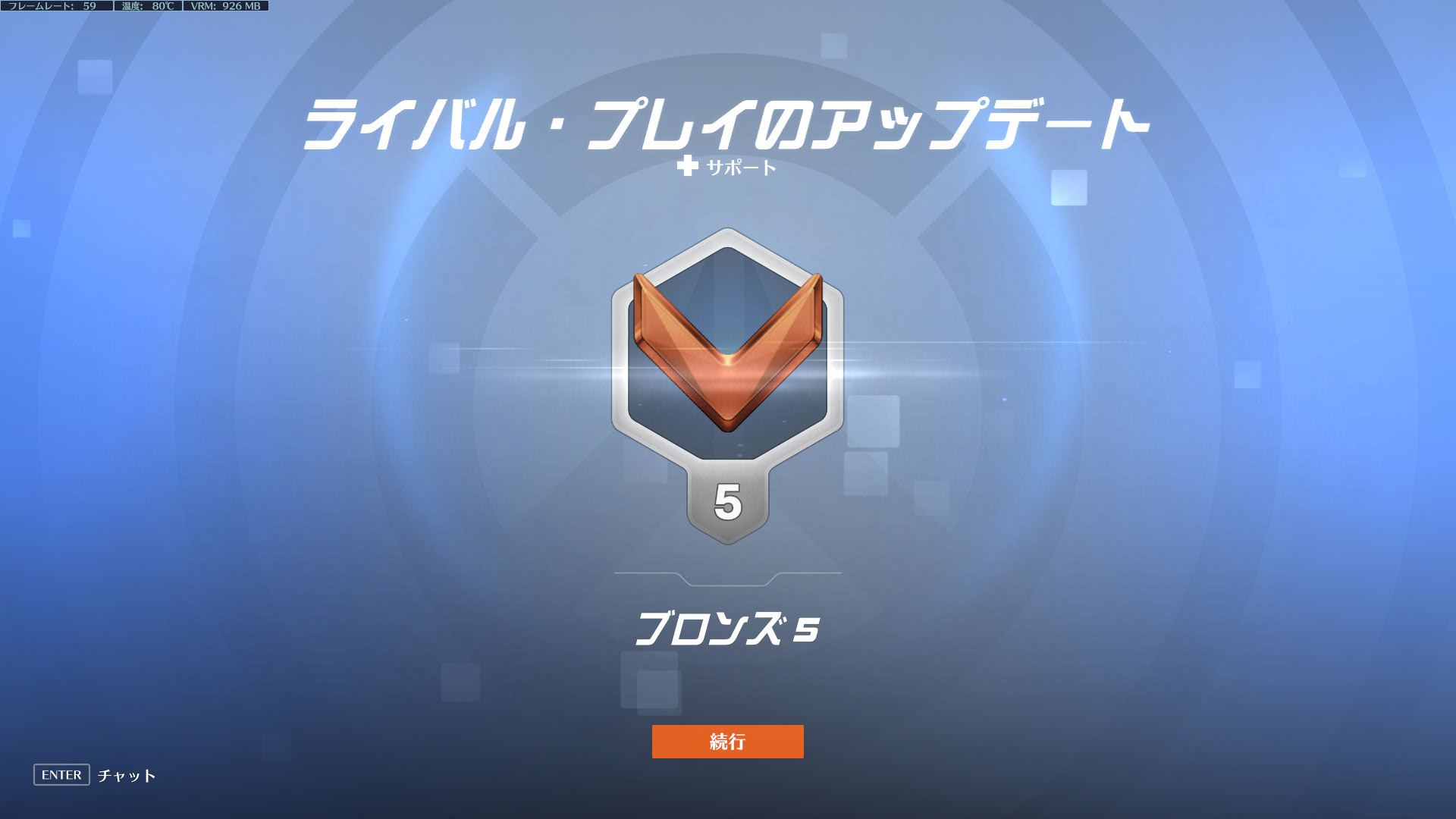Click the temperature readout showing 80℃
The image size is (1456, 819).
coord(146,6)
